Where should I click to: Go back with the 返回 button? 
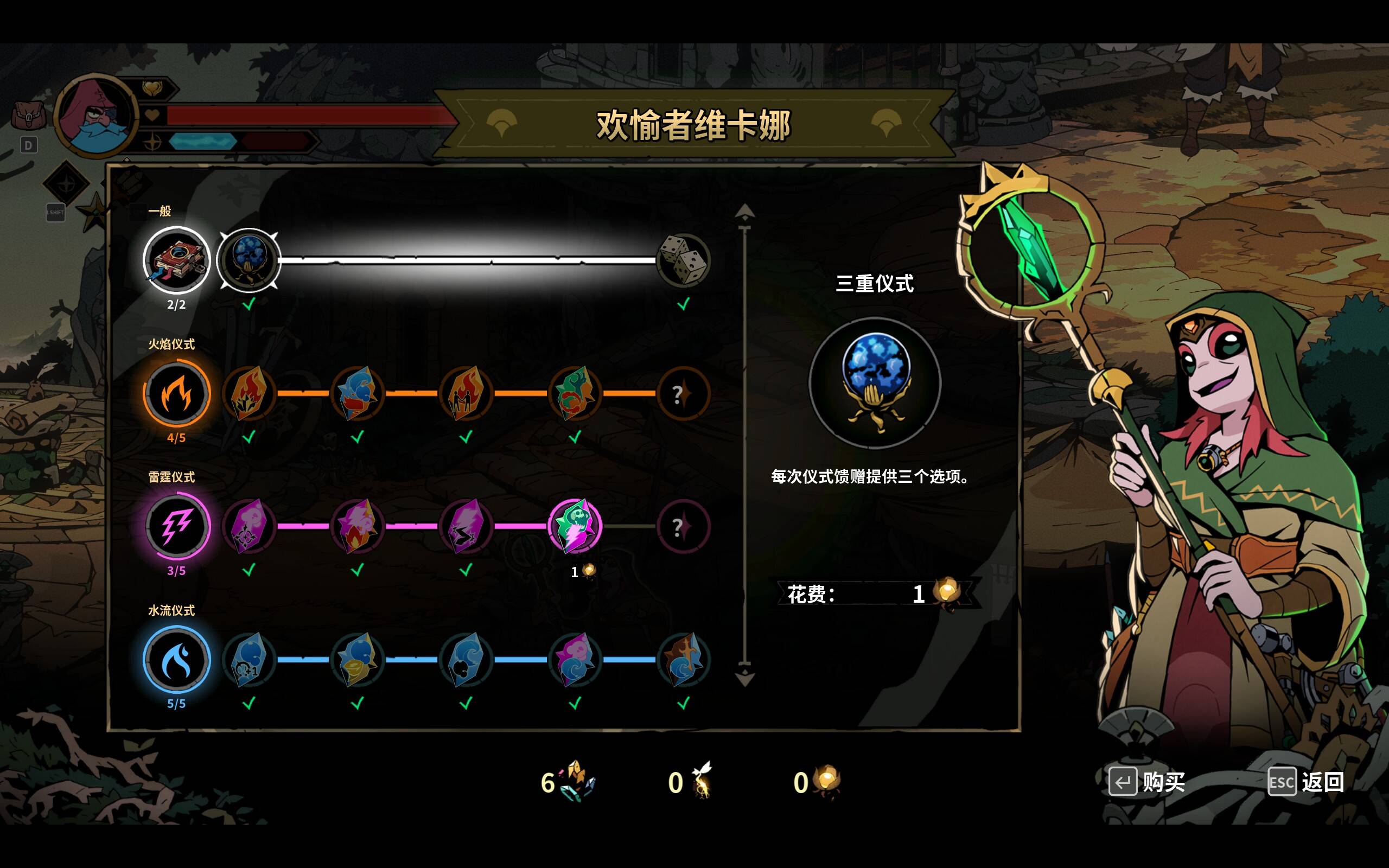pos(1307,781)
